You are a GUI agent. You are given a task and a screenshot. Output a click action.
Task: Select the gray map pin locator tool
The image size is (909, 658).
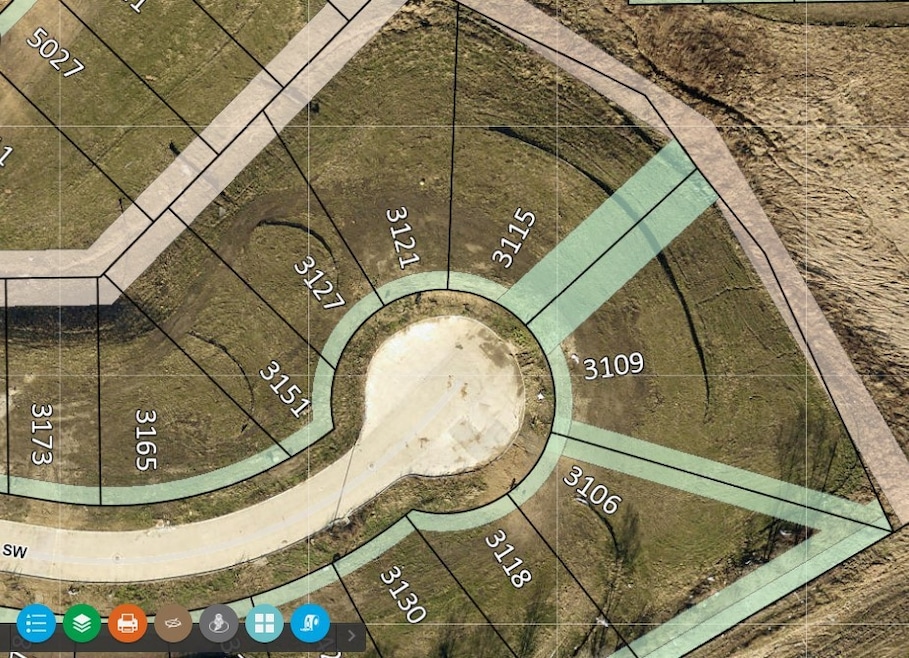219,624
